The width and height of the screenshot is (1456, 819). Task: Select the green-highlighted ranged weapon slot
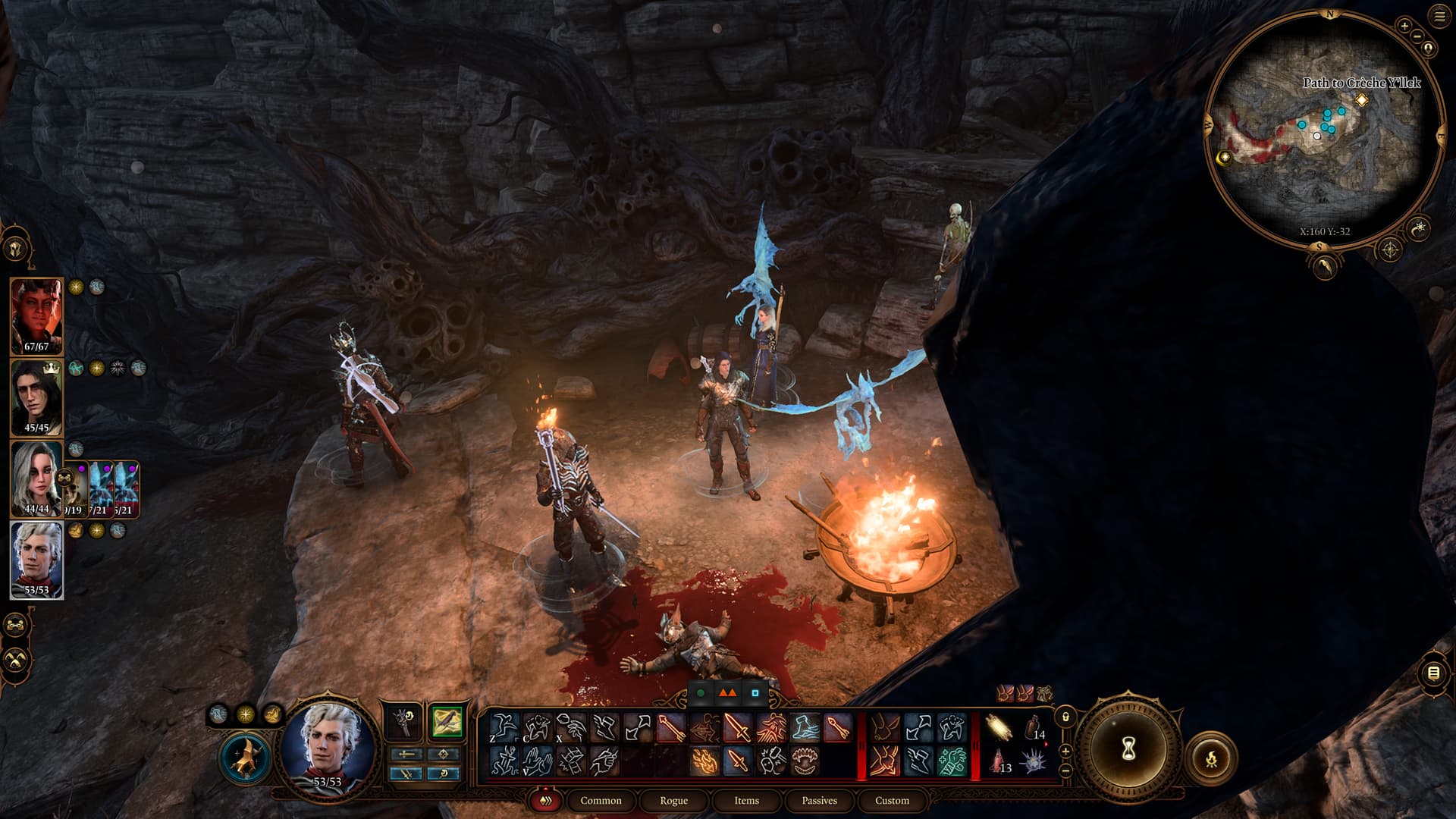click(x=447, y=722)
